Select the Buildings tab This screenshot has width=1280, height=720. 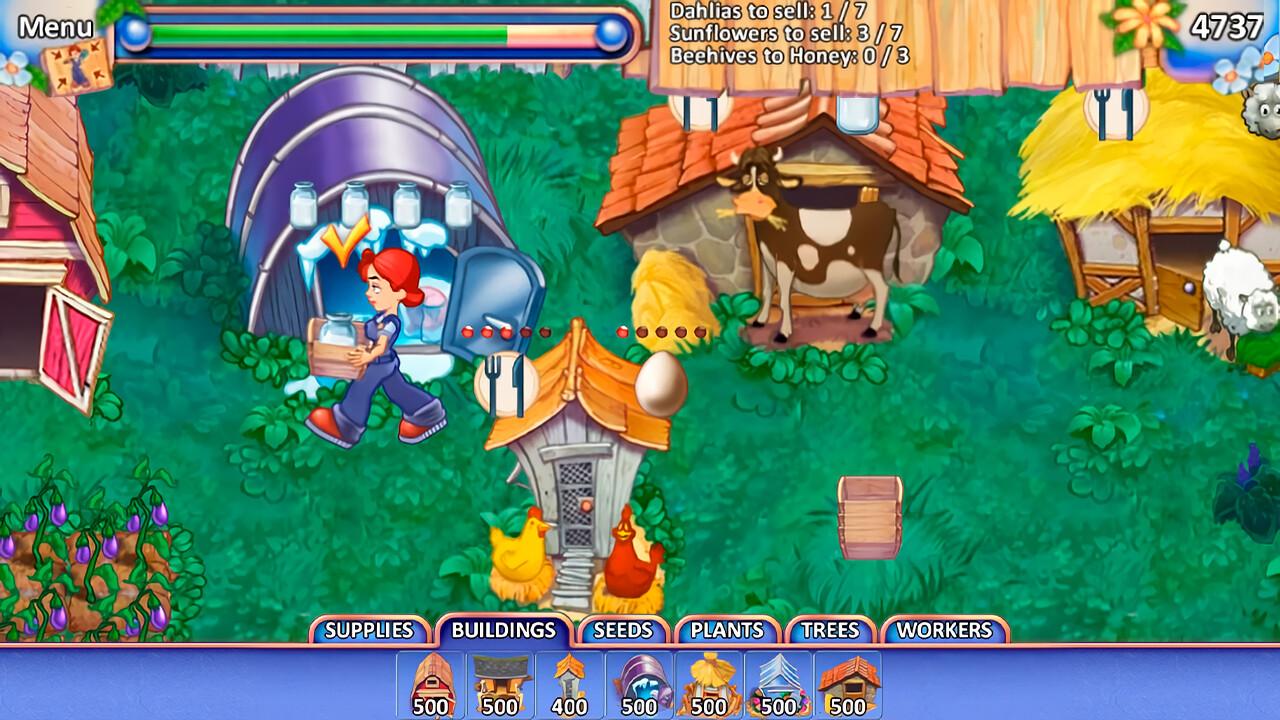click(503, 630)
